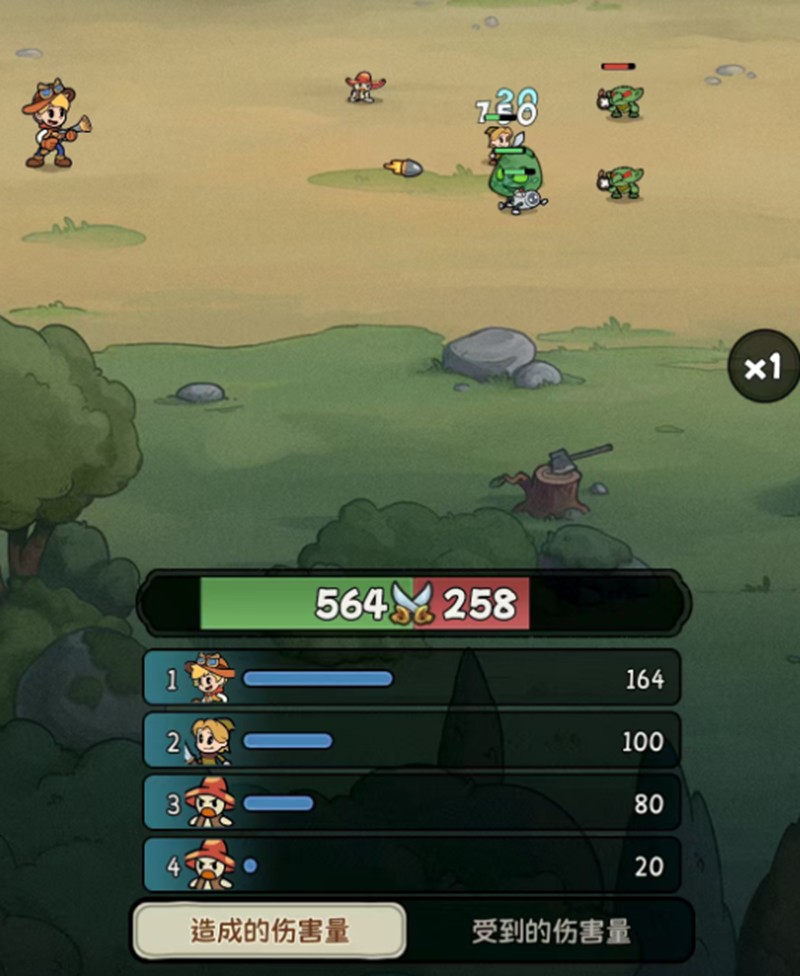Select the rank 2 row with 100 damage
800x976 pixels.
pyautogui.click(x=412, y=741)
